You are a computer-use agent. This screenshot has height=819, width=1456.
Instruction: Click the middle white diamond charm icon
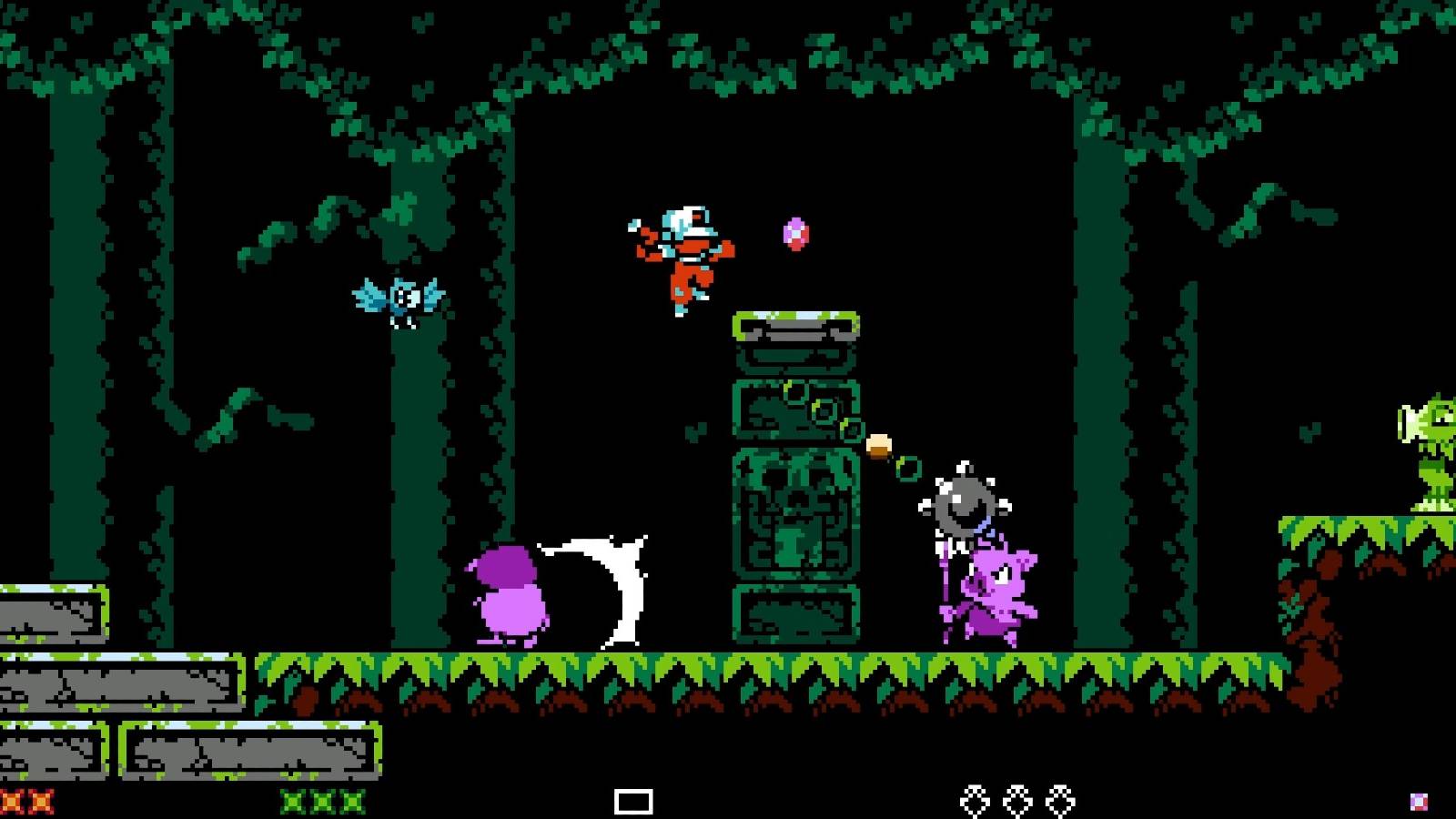[x=1016, y=799]
